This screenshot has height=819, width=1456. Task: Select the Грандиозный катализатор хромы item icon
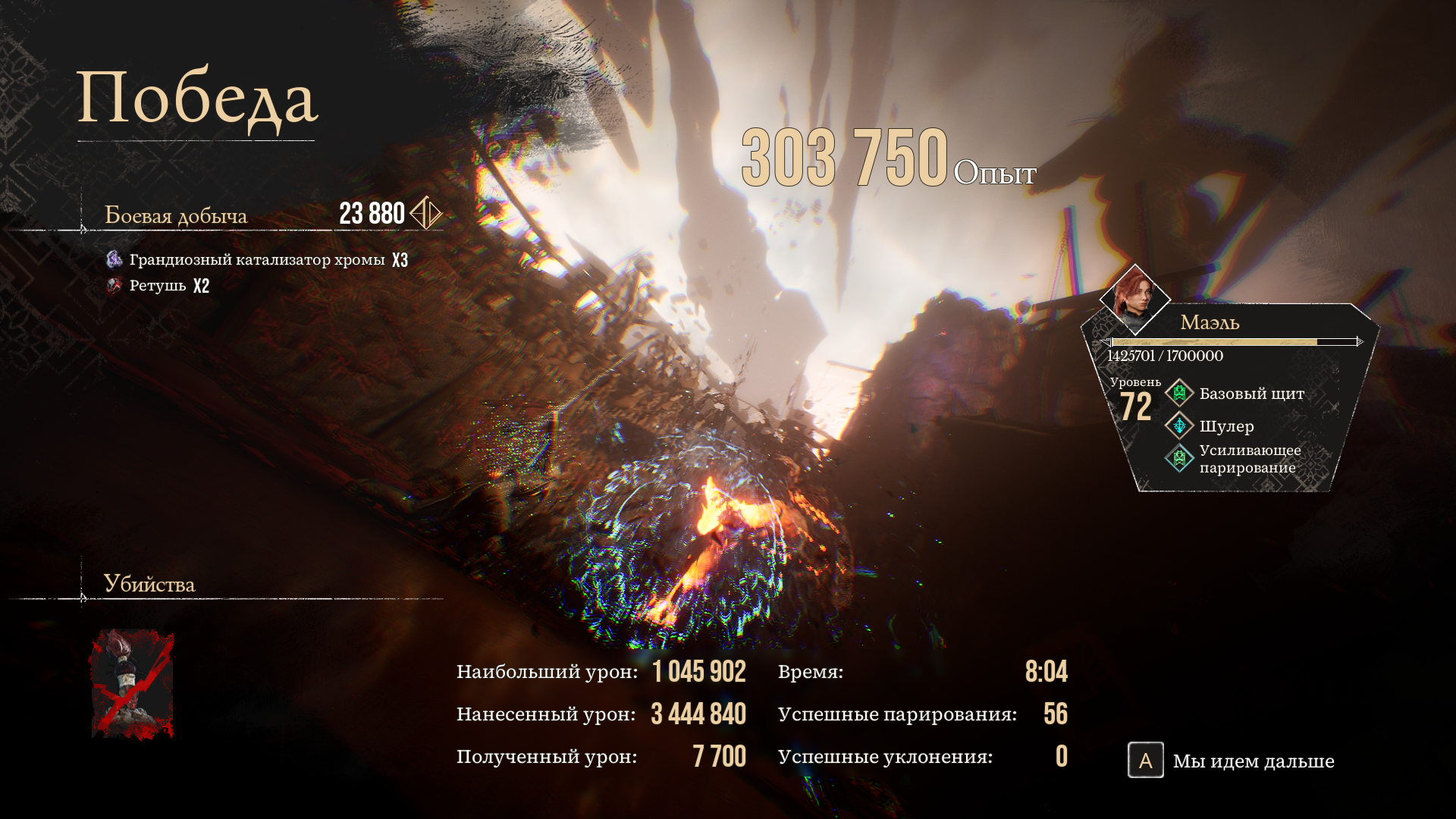[x=115, y=260]
